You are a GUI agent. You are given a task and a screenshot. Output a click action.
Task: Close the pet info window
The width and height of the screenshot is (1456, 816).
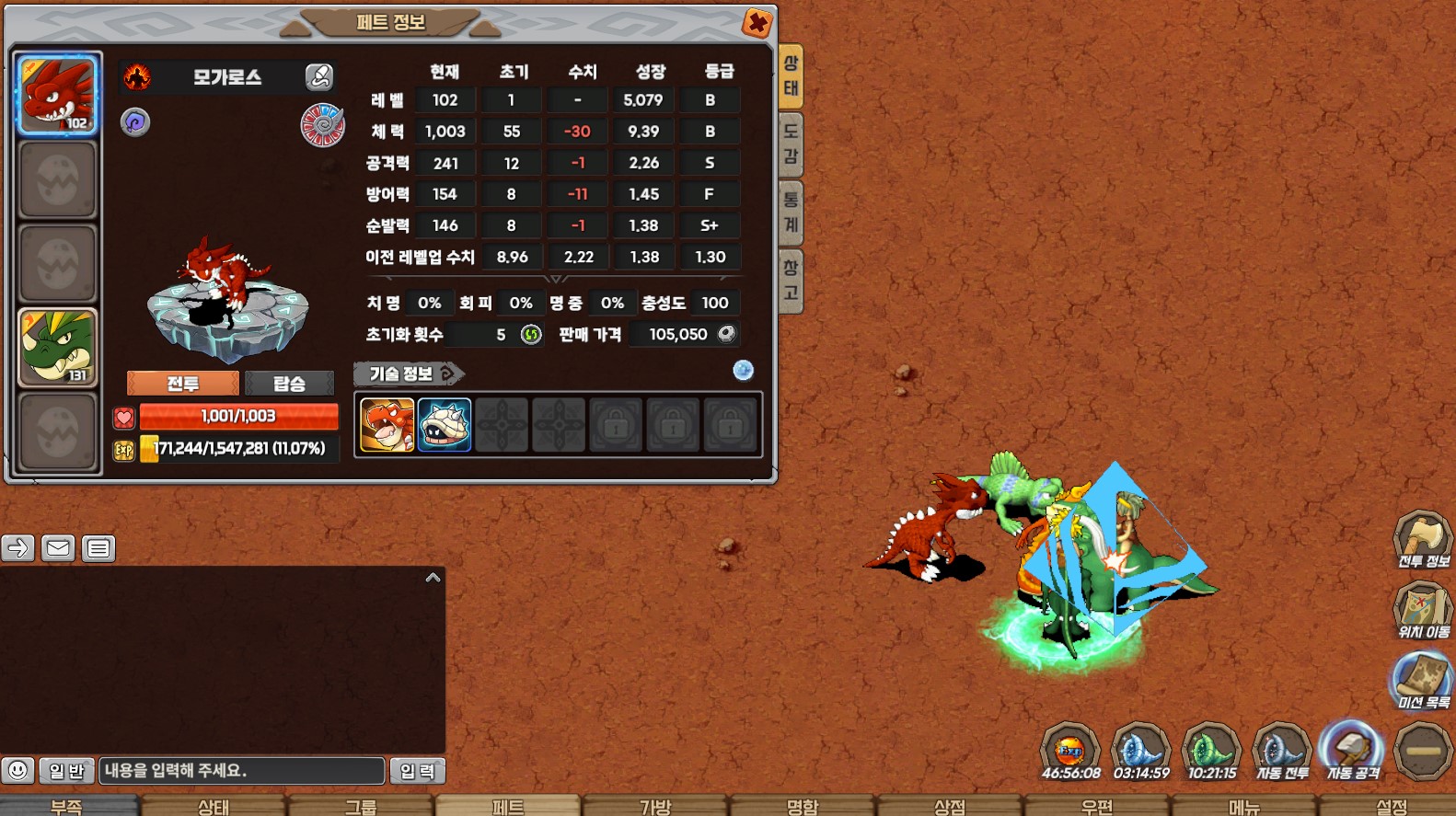[757, 22]
